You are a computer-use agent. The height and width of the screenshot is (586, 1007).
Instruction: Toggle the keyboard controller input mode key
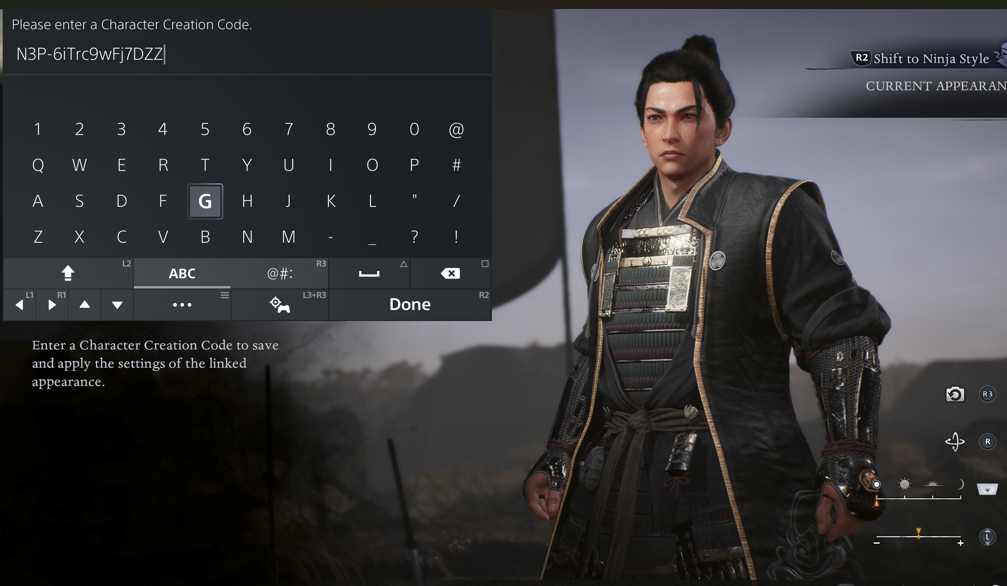coord(279,304)
